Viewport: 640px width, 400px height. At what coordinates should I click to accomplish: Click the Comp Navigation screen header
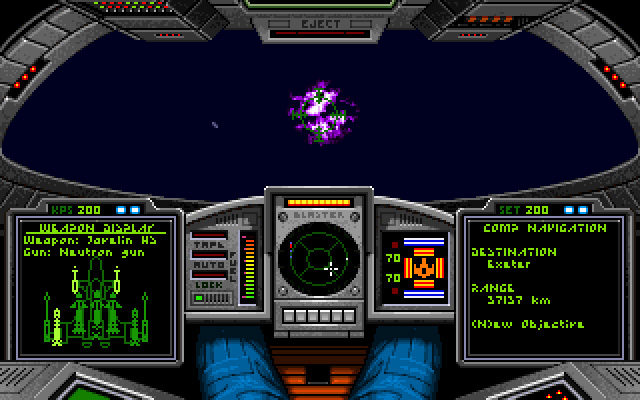coord(539,227)
